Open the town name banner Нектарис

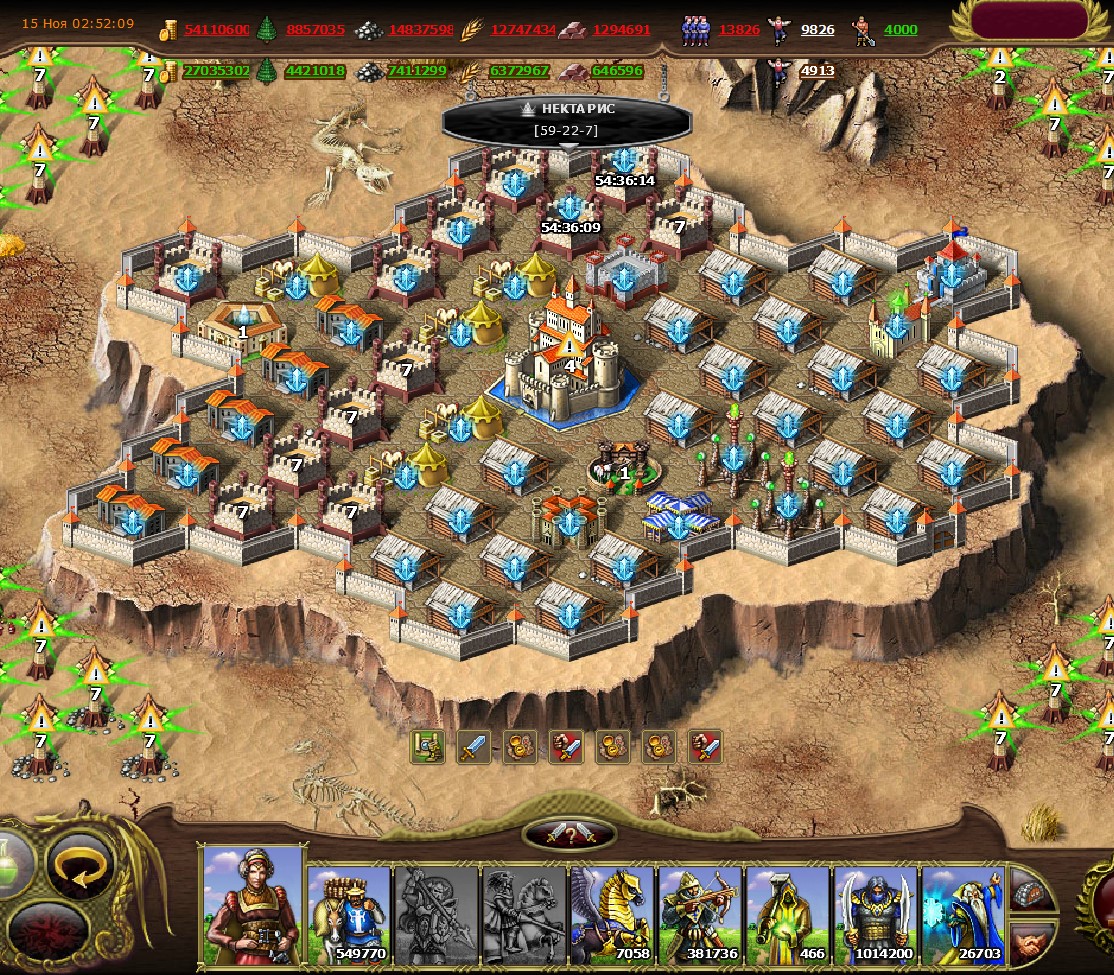(567, 119)
